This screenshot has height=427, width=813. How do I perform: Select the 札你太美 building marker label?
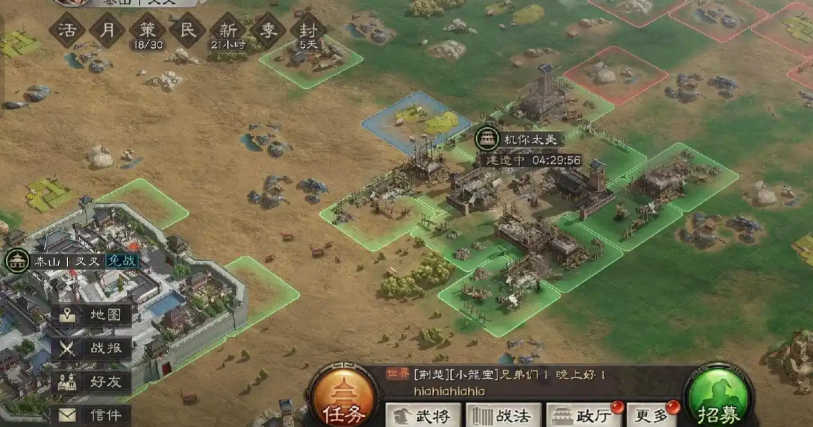coord(538,139)
